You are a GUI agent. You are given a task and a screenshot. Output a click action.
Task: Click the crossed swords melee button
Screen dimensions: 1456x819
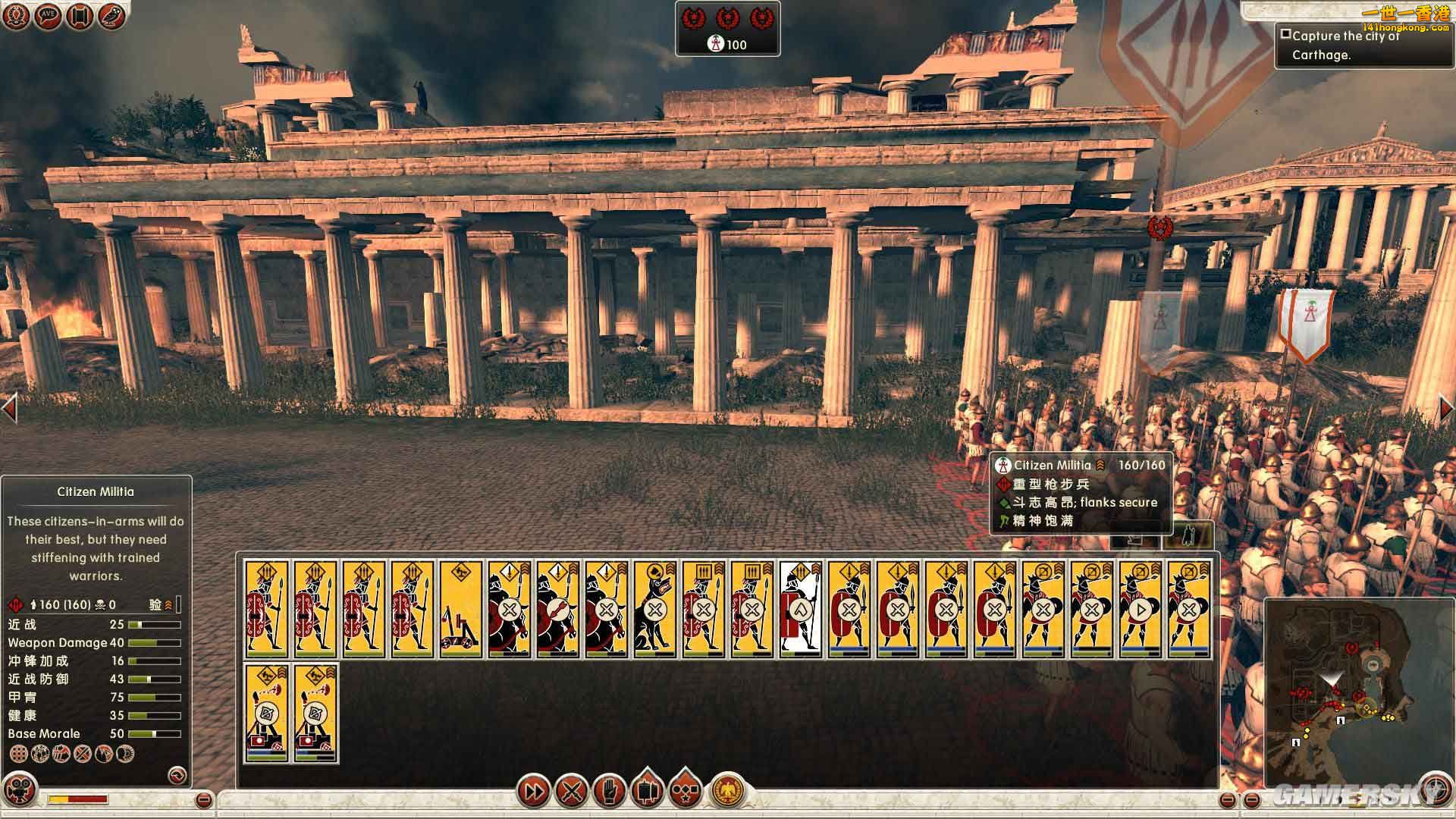[x=570, y=792]
